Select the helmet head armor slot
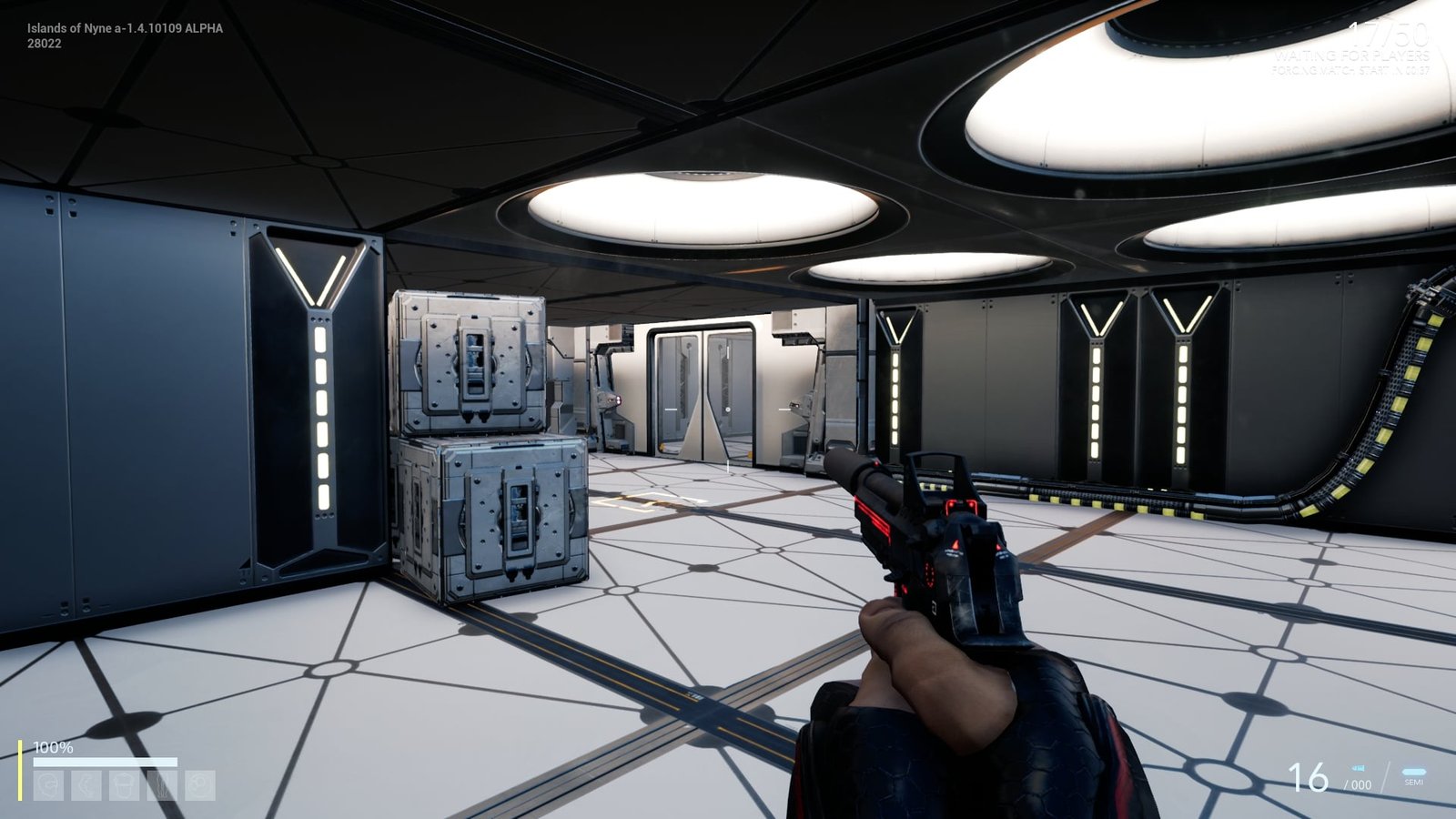The image size is (1456, 819). point(48,785)
